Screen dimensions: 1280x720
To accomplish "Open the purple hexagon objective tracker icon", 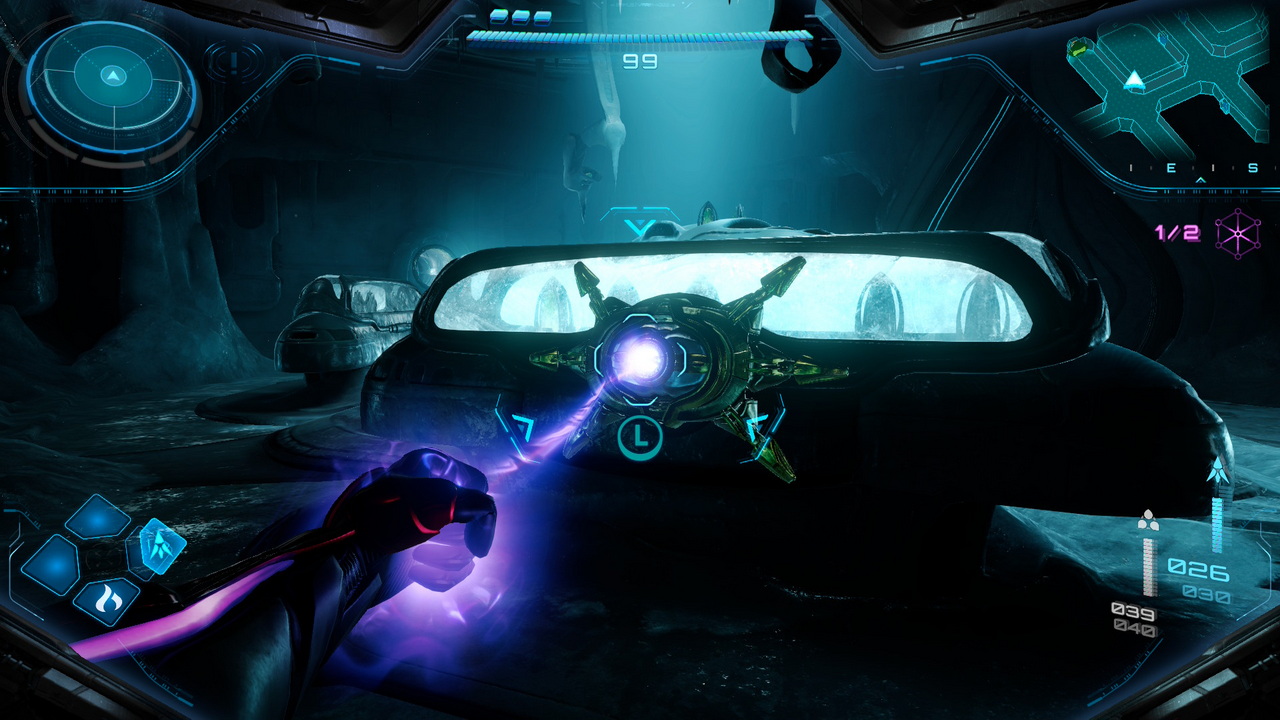I will (x=1238, y=234).
